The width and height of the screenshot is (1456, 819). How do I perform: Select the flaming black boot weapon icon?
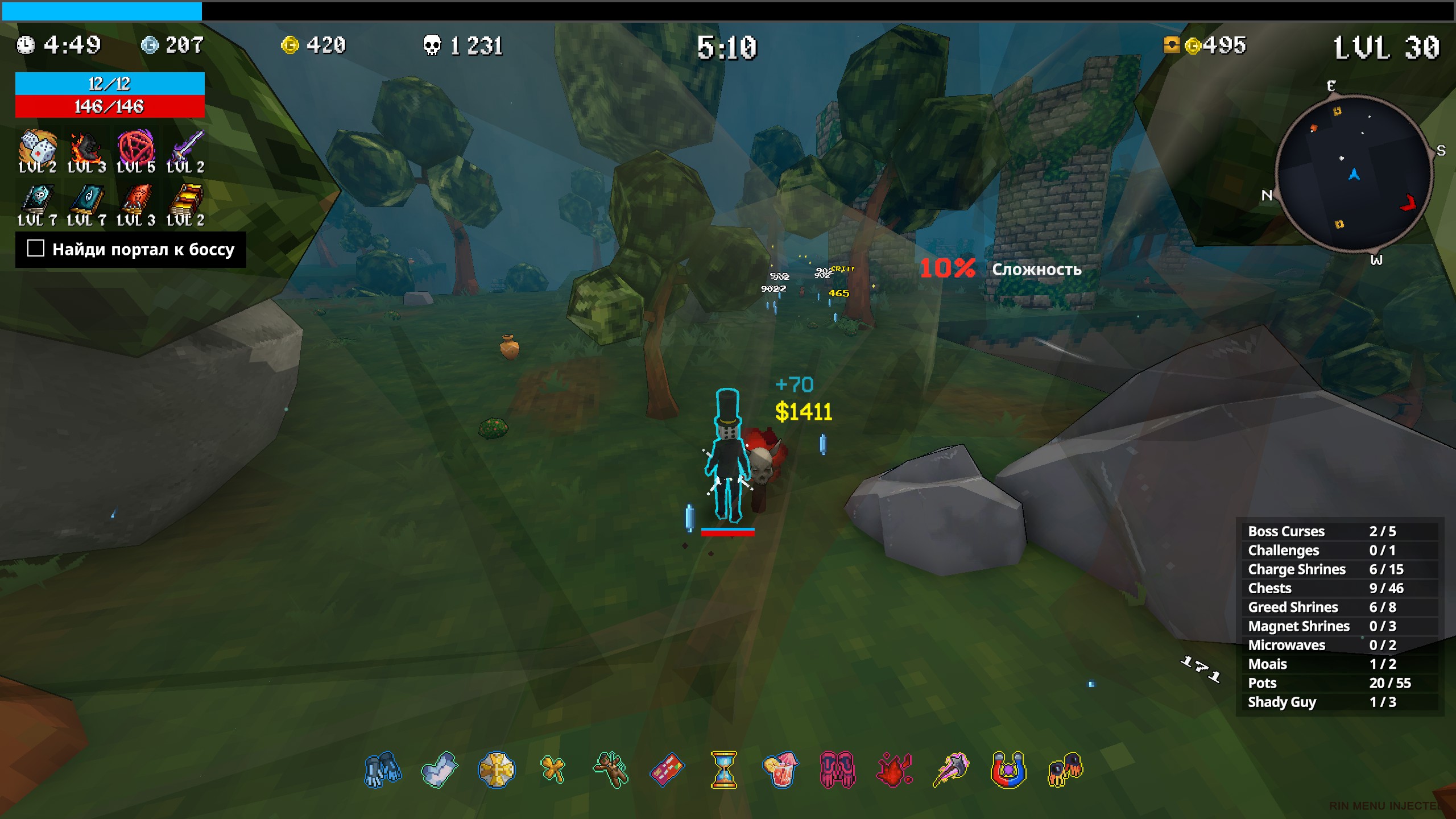pos(86,148)
